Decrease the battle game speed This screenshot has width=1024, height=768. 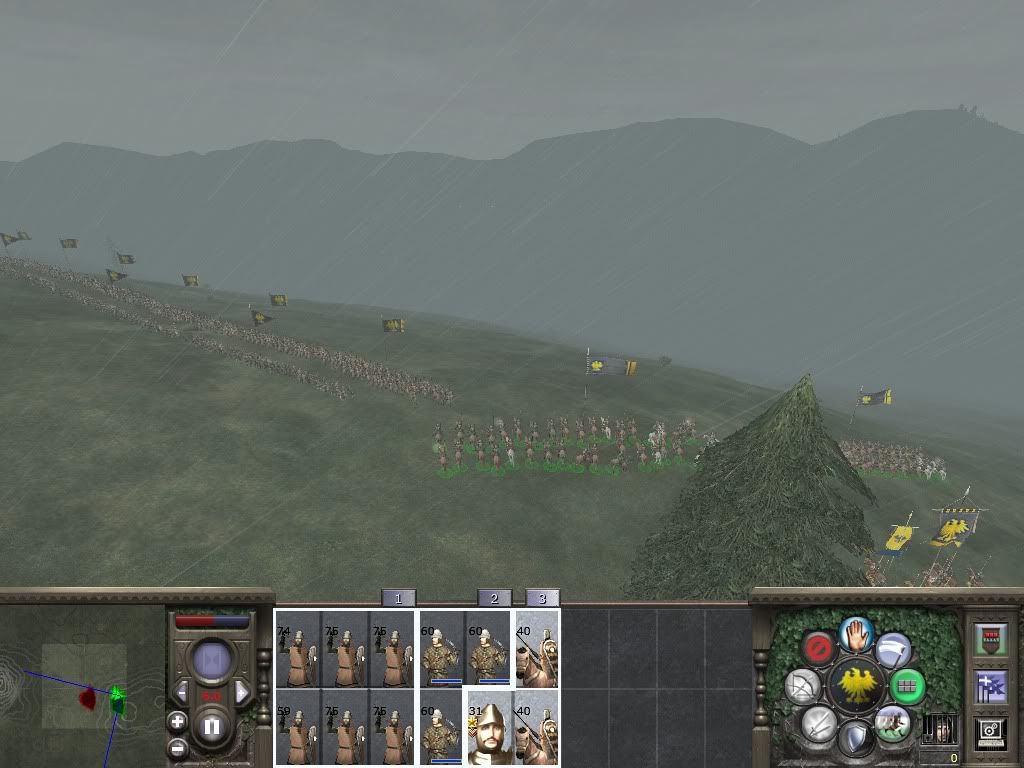182,692
